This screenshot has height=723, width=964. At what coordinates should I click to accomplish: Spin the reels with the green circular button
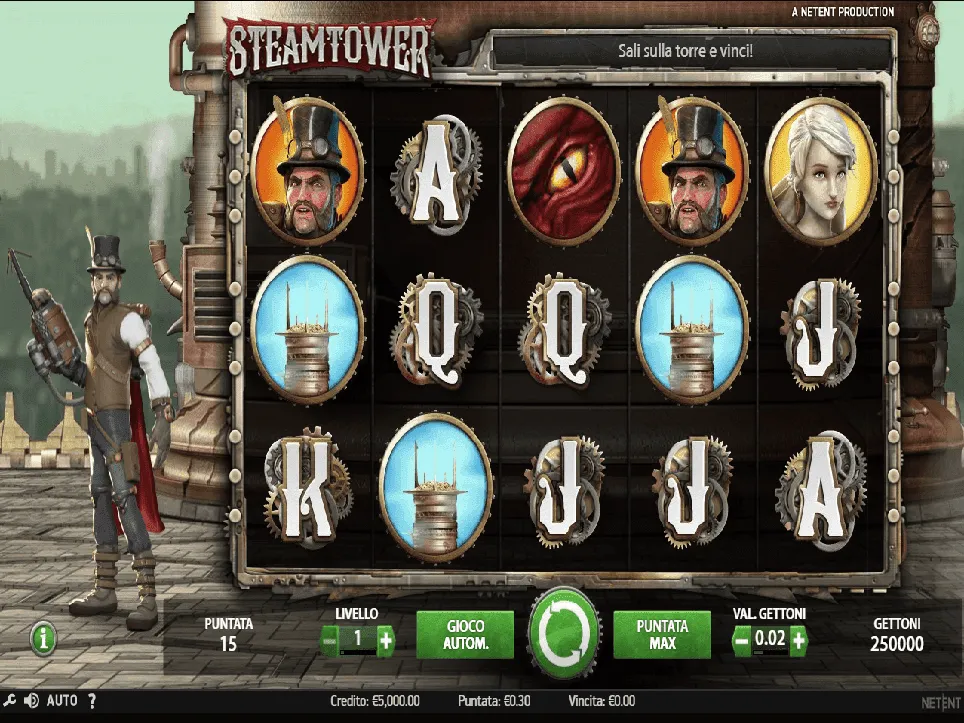coord(564,633)
